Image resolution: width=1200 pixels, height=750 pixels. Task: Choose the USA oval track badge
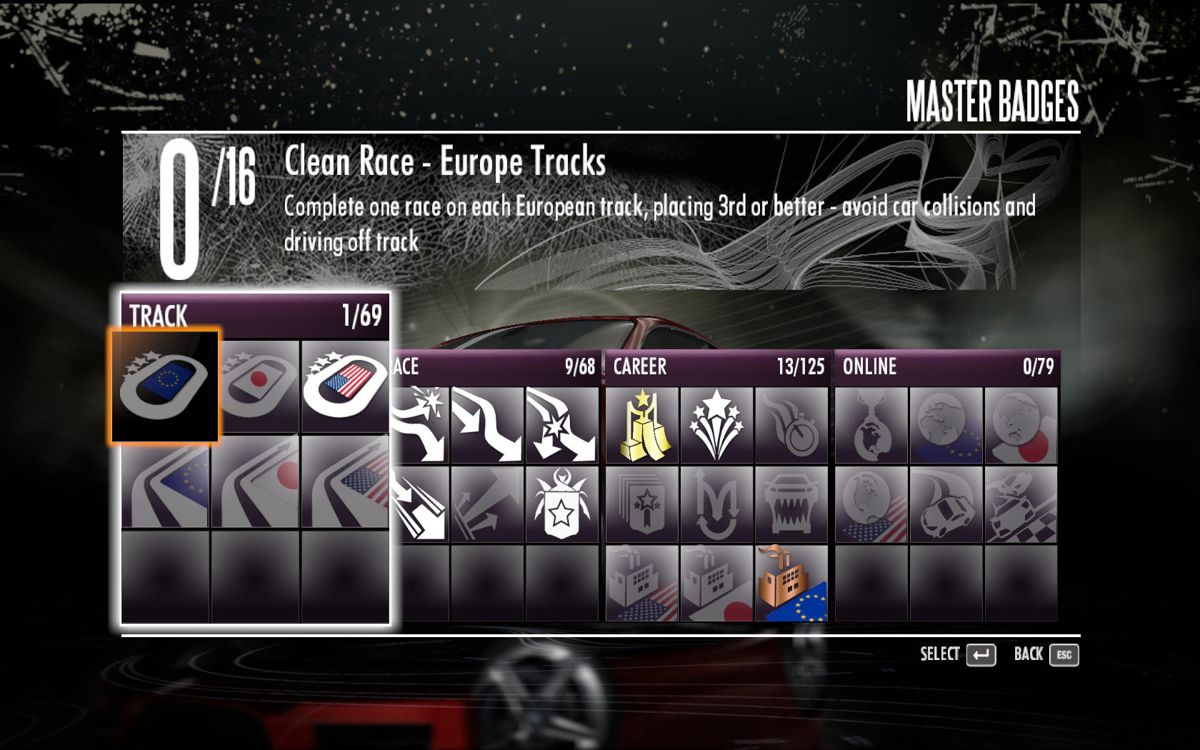[x=345, y=386]
